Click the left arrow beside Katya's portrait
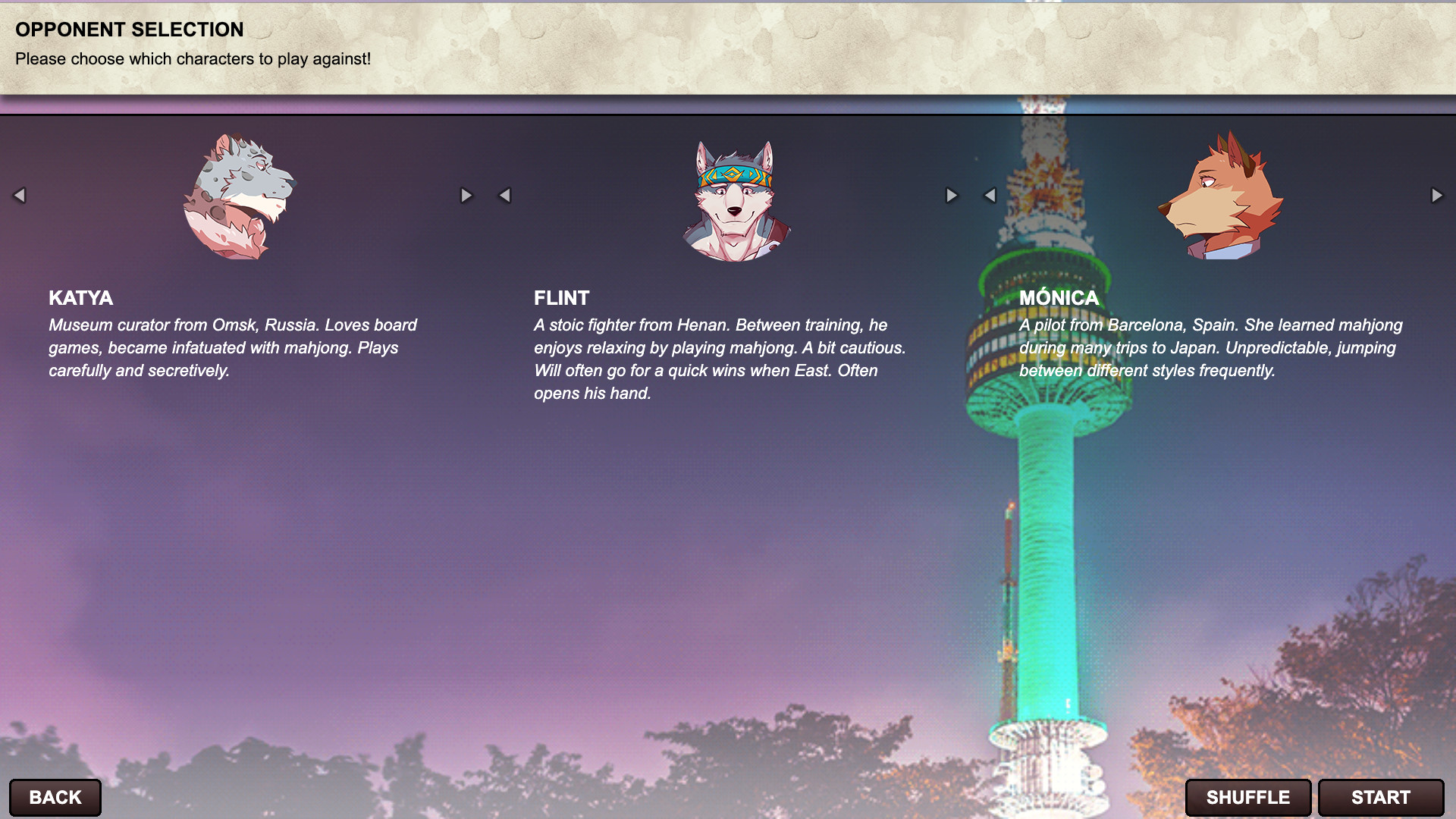The width and height of the screenshot is (1456, 819). [x=19, y=195]
